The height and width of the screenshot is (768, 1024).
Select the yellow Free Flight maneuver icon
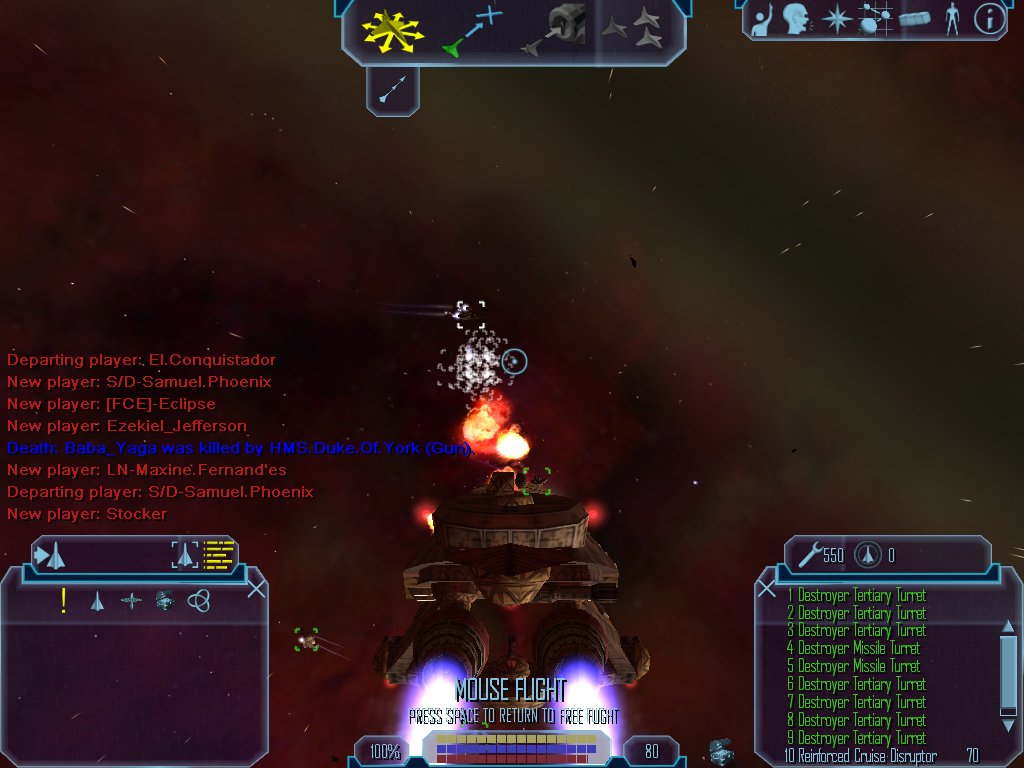394,30
